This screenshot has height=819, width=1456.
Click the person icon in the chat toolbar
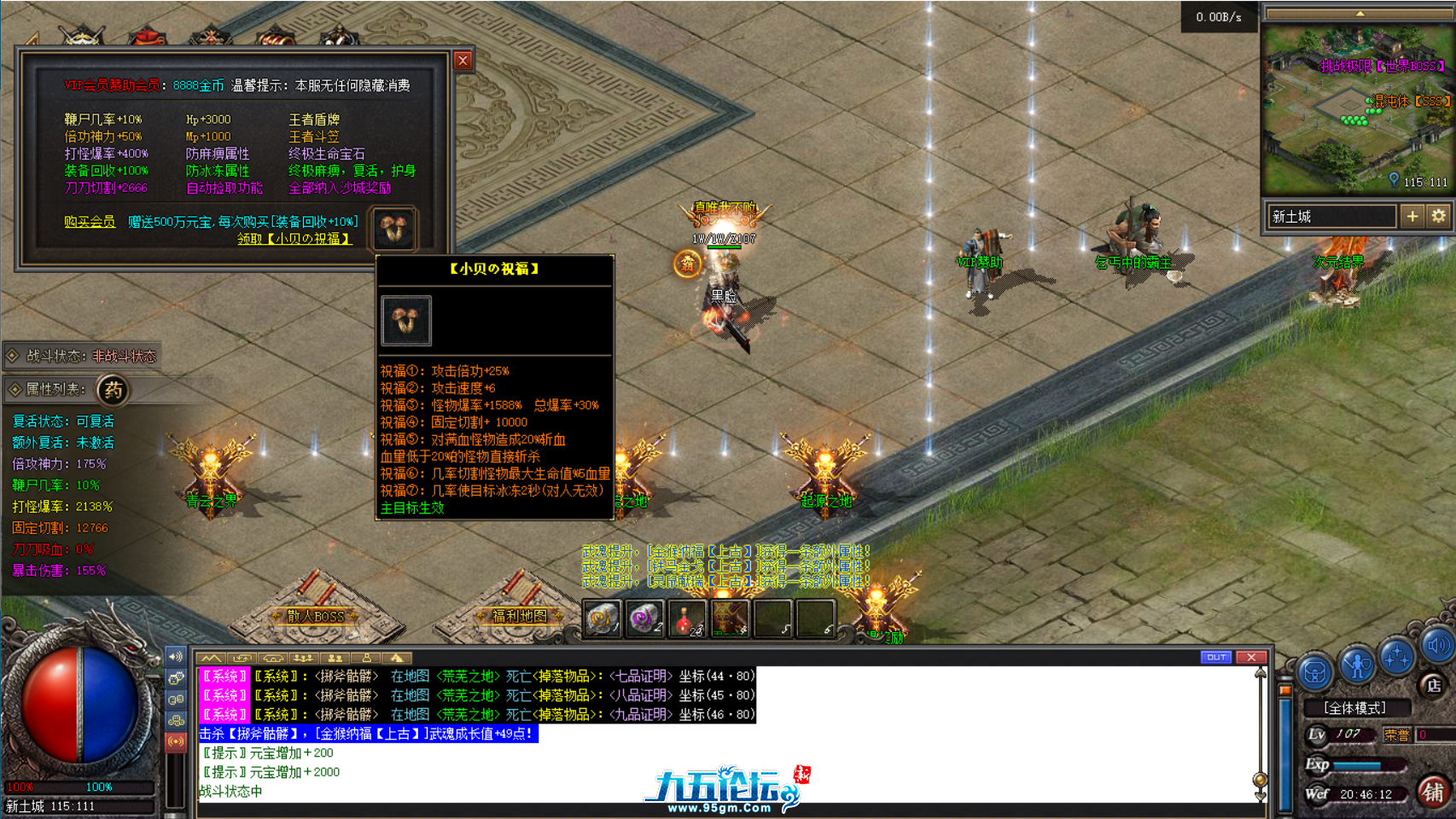click(367, 658)
